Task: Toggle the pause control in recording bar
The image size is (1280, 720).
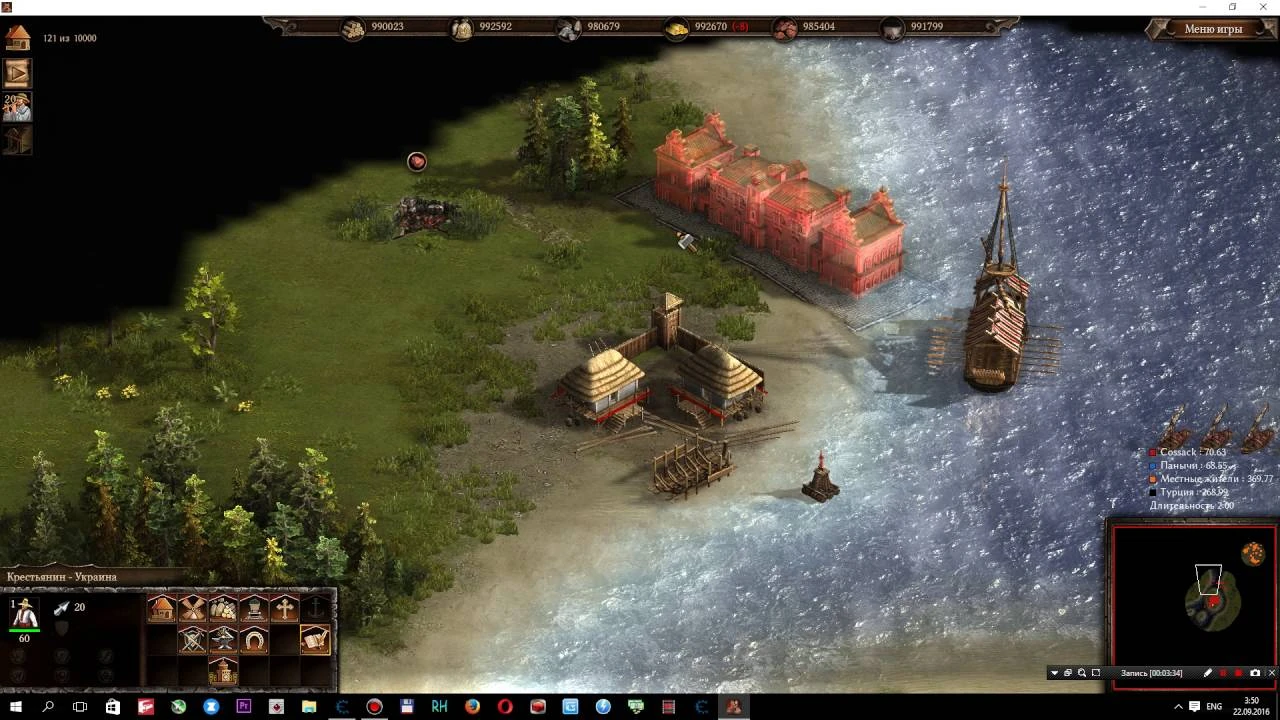Action: 1223,672
